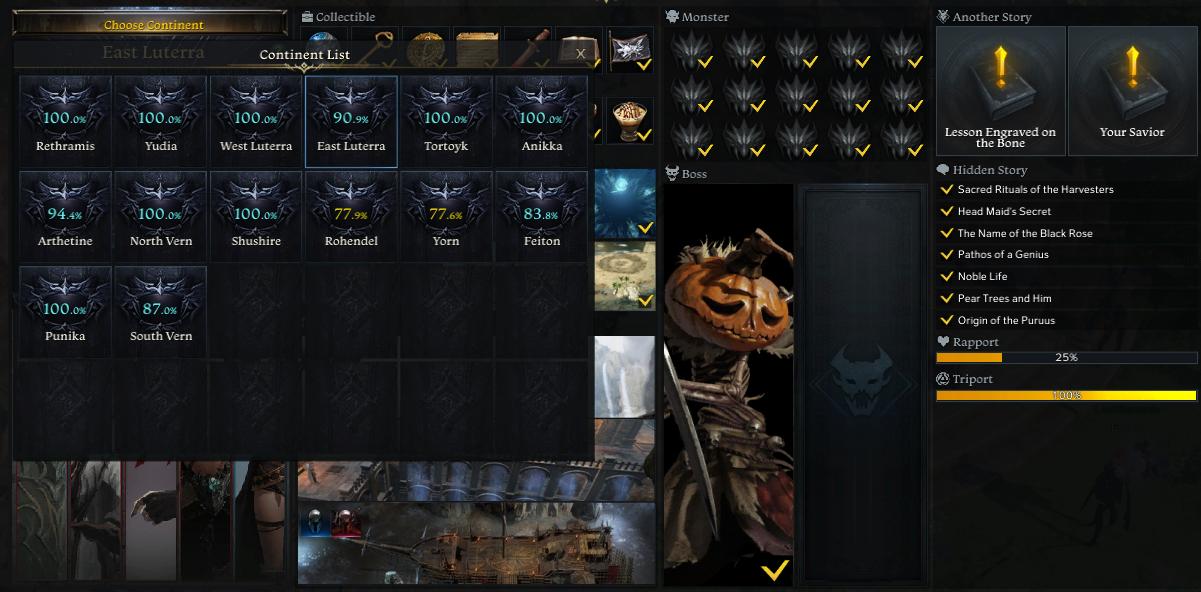Image resolution: width=1201 pixels, height=592 pixels.
Task: Select Anikka in the continent list
Action: coord(541,121)
